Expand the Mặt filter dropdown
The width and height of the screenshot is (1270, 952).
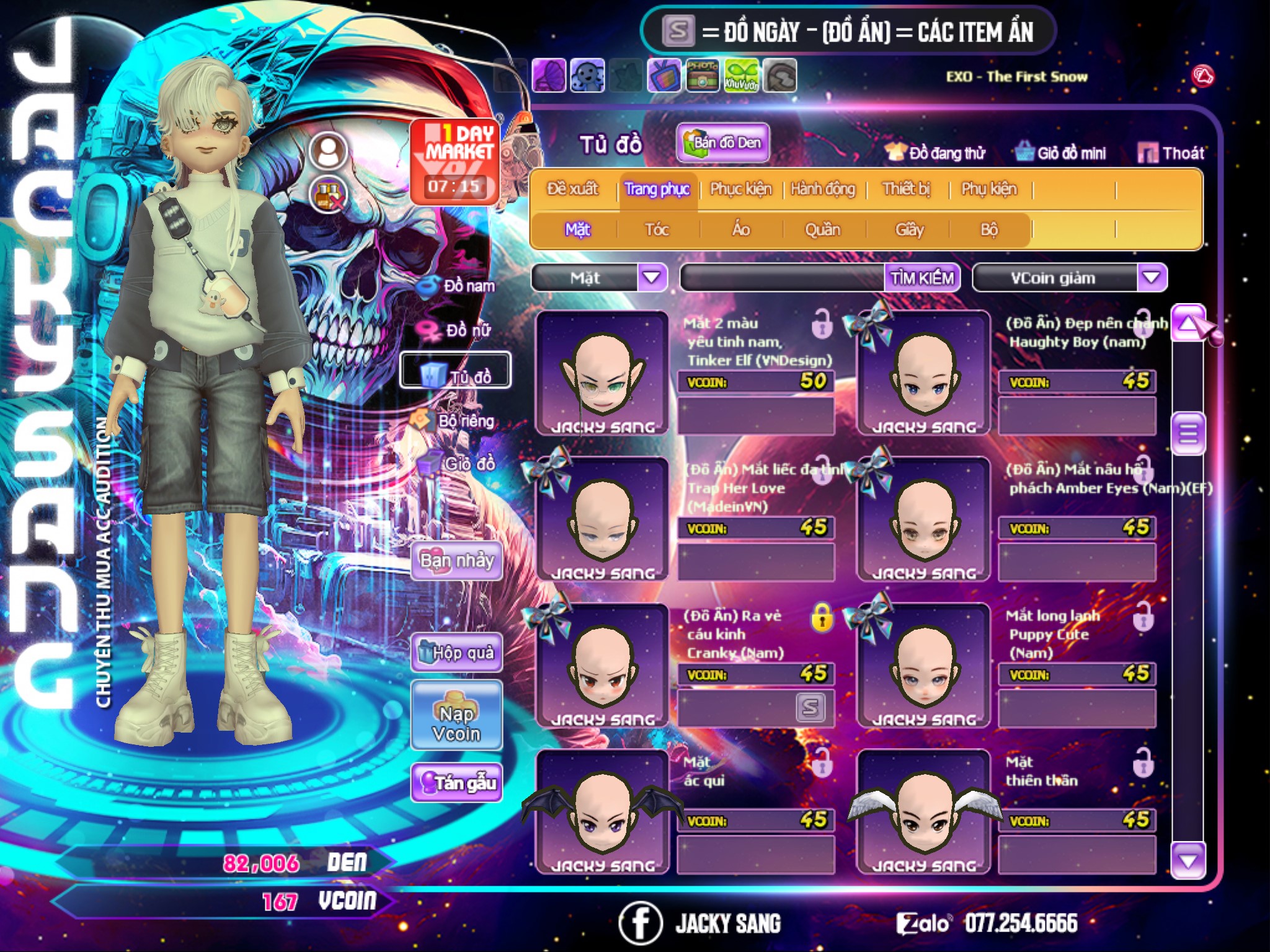[652, 278]
